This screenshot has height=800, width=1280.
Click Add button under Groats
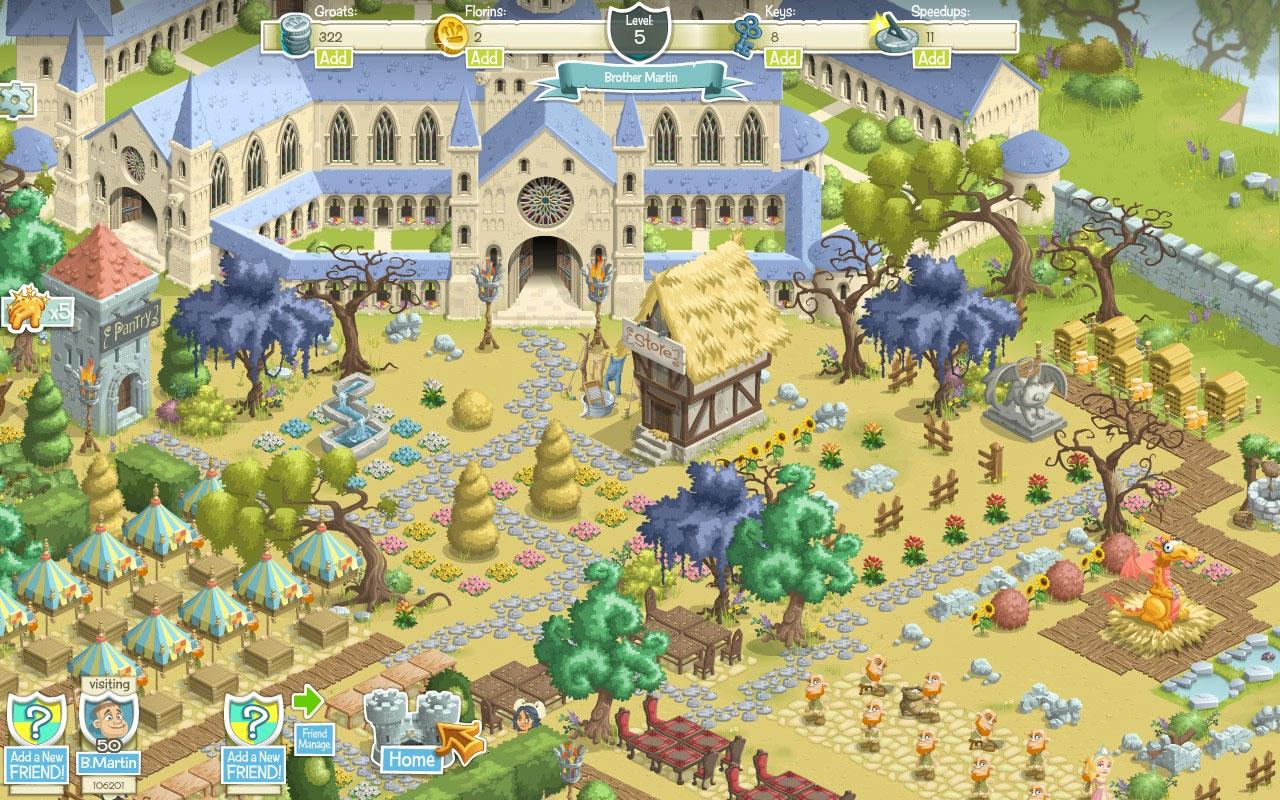(x=333, y=58)
